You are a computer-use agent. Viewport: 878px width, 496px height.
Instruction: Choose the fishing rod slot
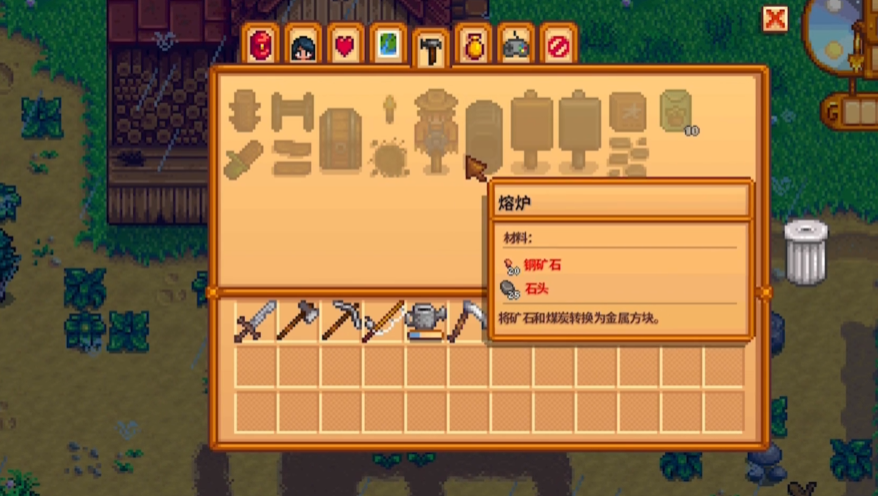[x=382, y=322]
